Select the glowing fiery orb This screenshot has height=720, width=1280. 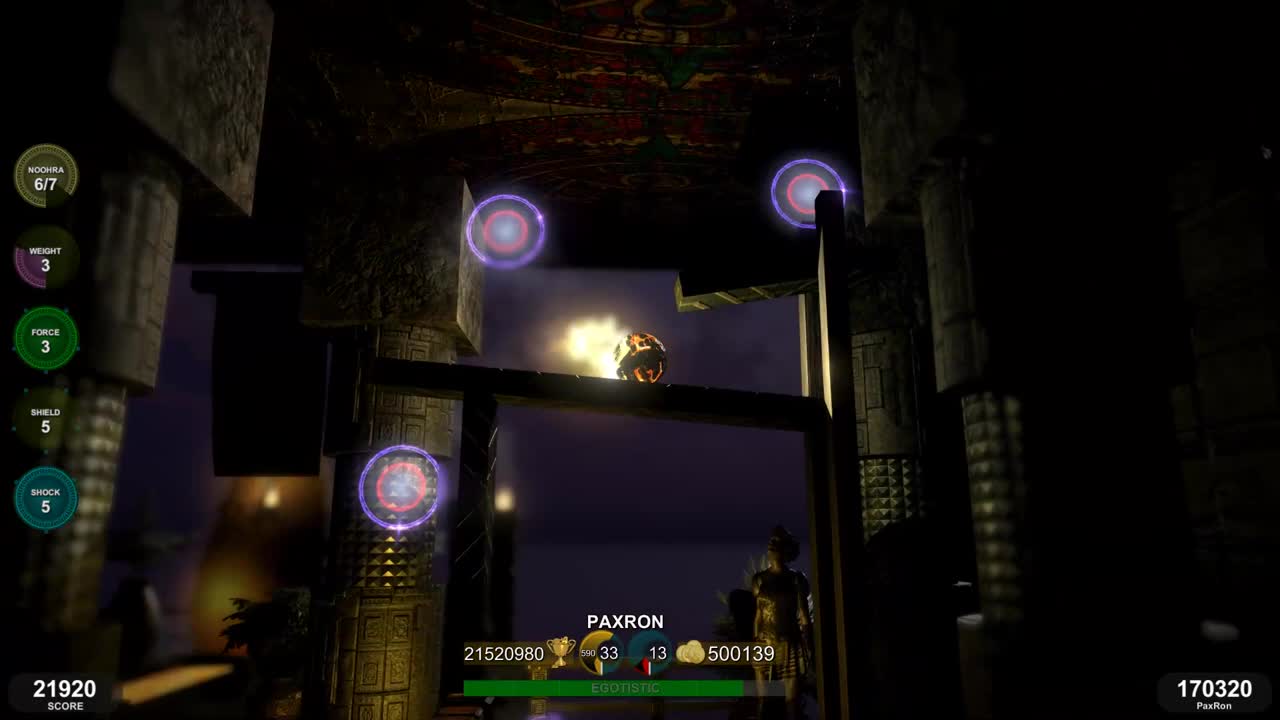pos(641,356)
